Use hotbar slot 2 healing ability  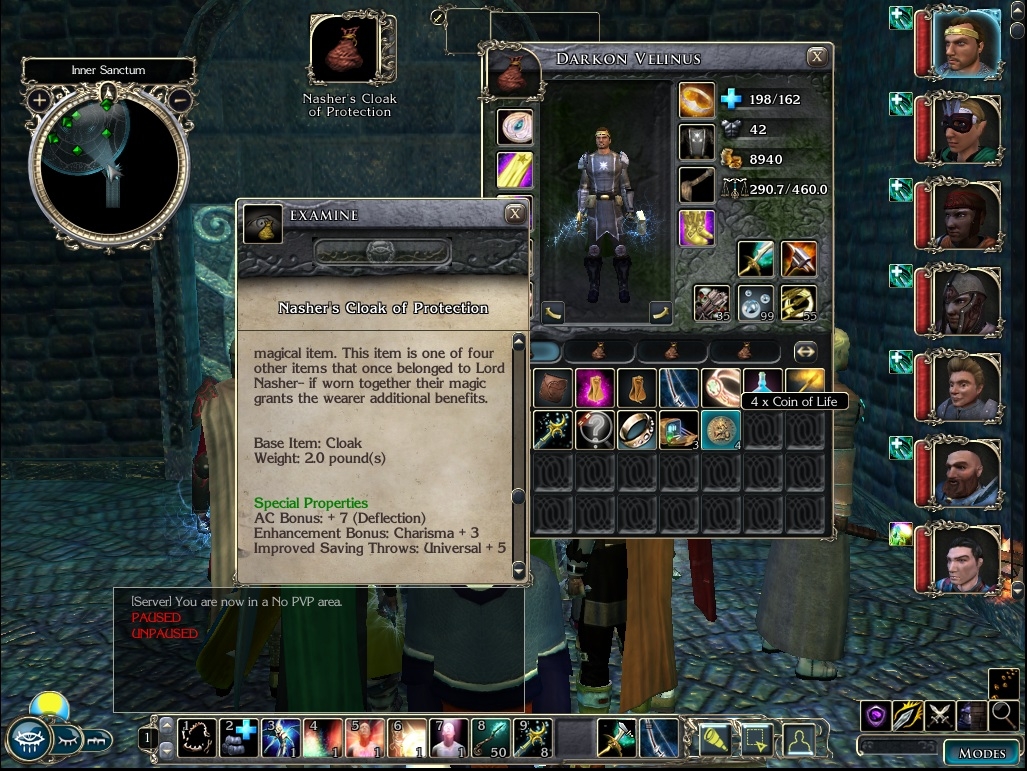[238, 738]
